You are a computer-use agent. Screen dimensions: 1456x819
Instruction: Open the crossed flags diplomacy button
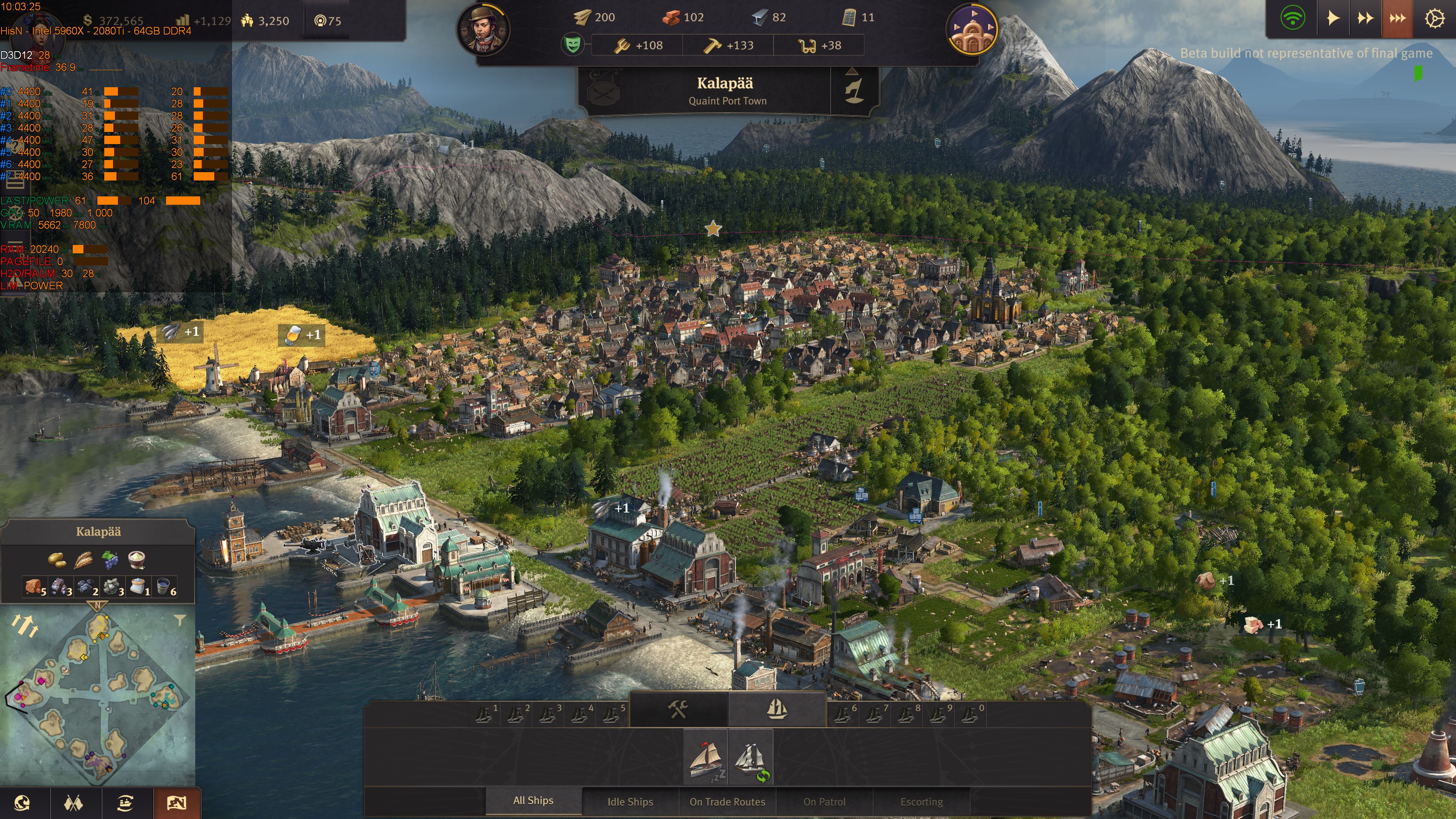tap(74, 803)
